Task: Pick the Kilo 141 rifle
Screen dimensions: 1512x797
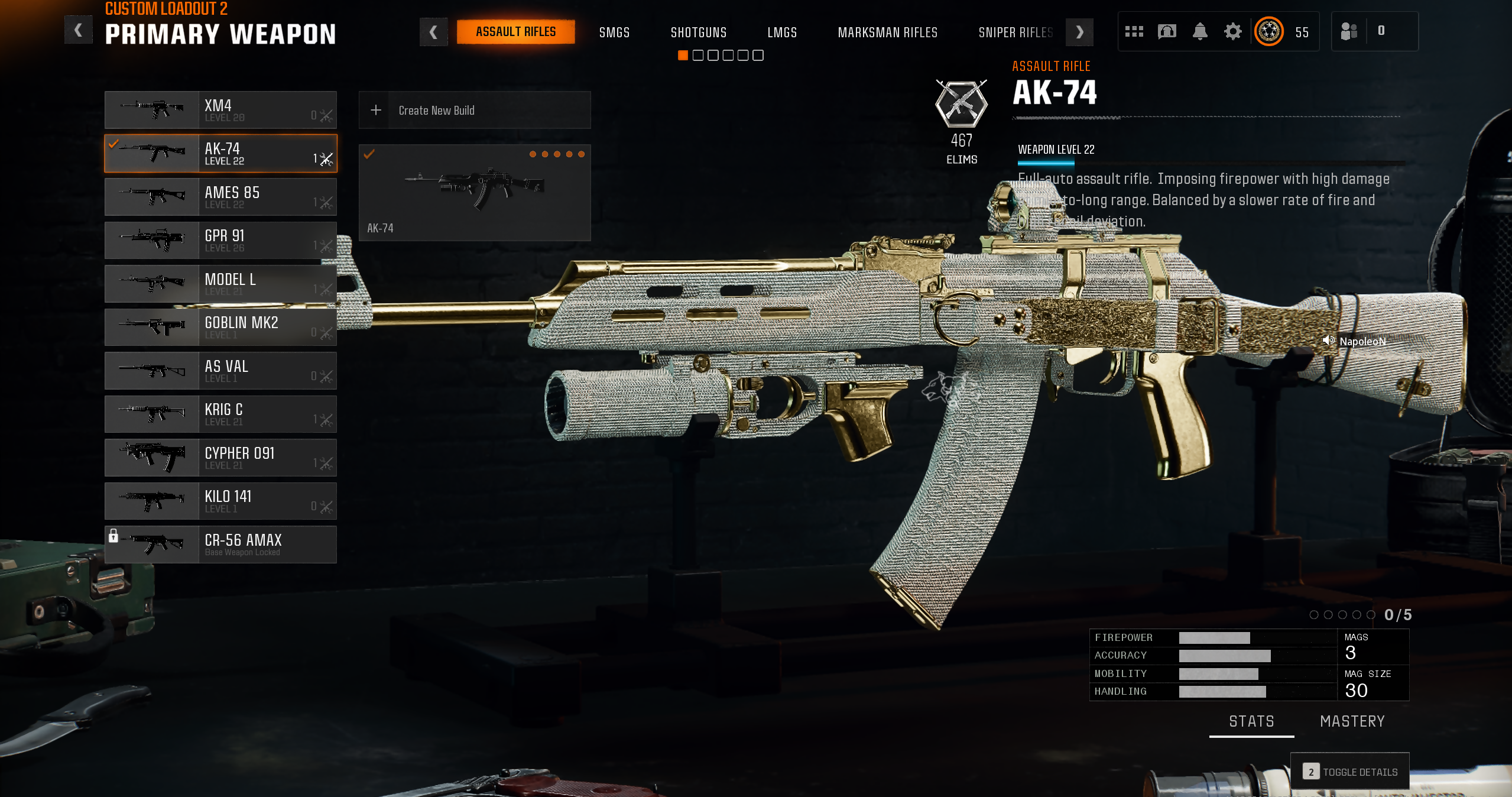Action: point(220,501)
